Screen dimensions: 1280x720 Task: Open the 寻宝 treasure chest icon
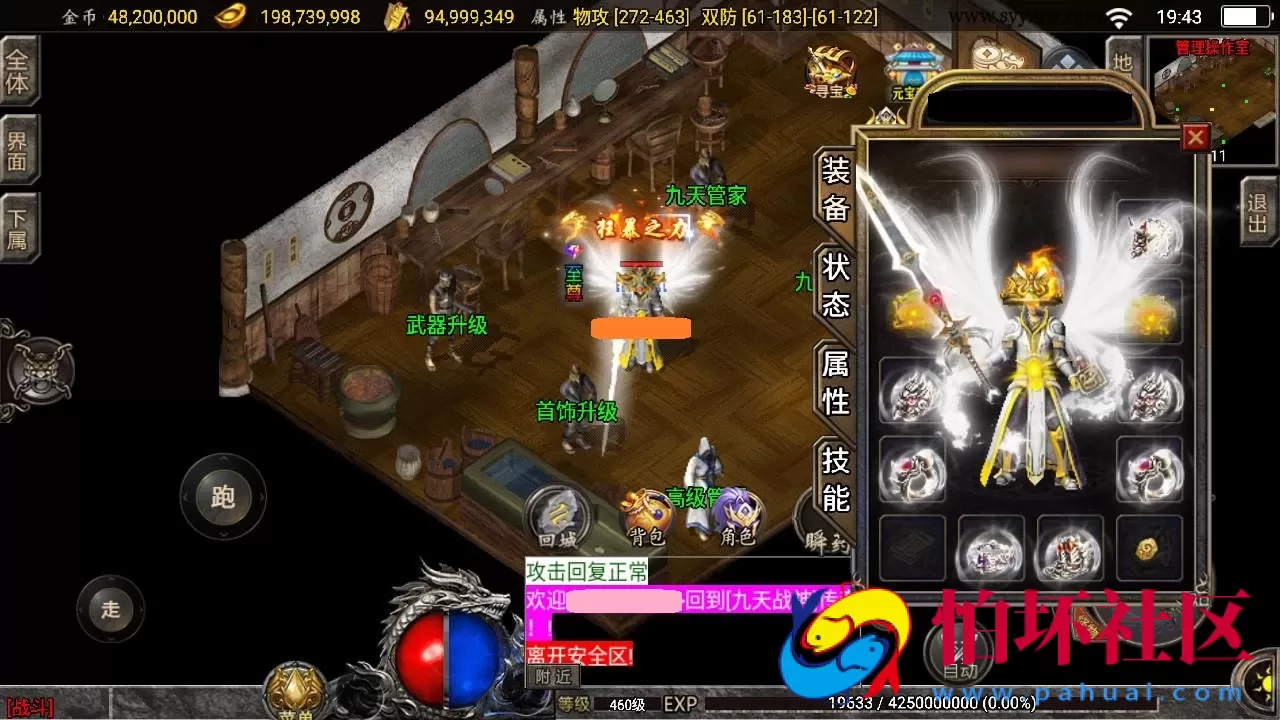pos(828,72)
